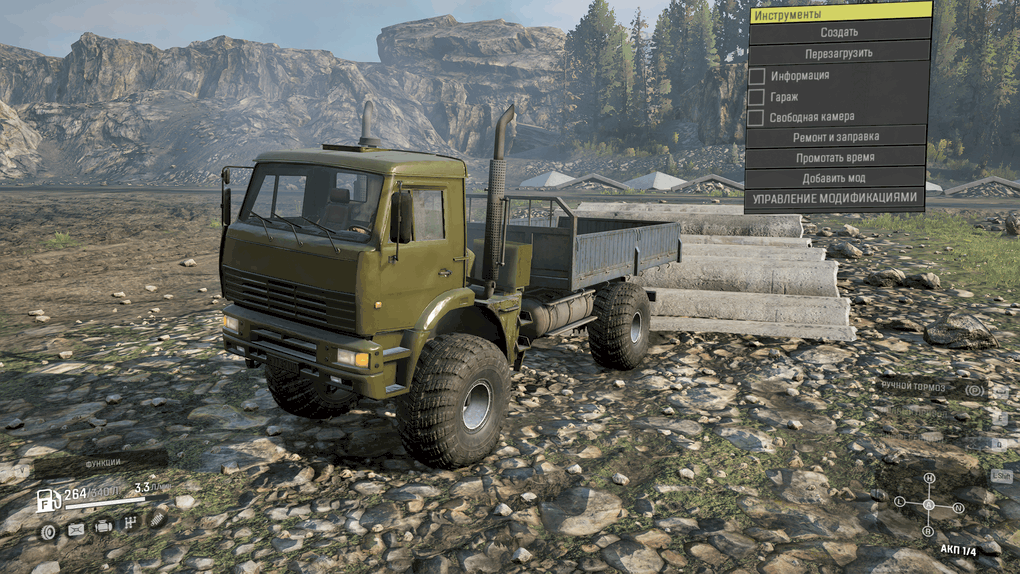Screen dimensions: 1020x574
Task: Choose Перезагрузить in the tools menu
Action: (838, 53)
